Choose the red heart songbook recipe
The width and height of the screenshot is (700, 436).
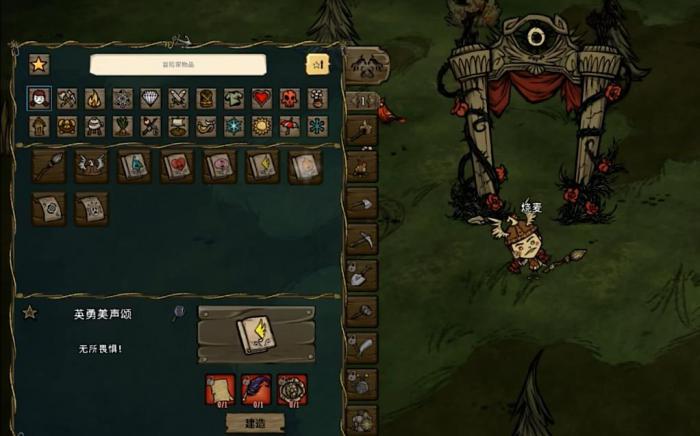177,166
